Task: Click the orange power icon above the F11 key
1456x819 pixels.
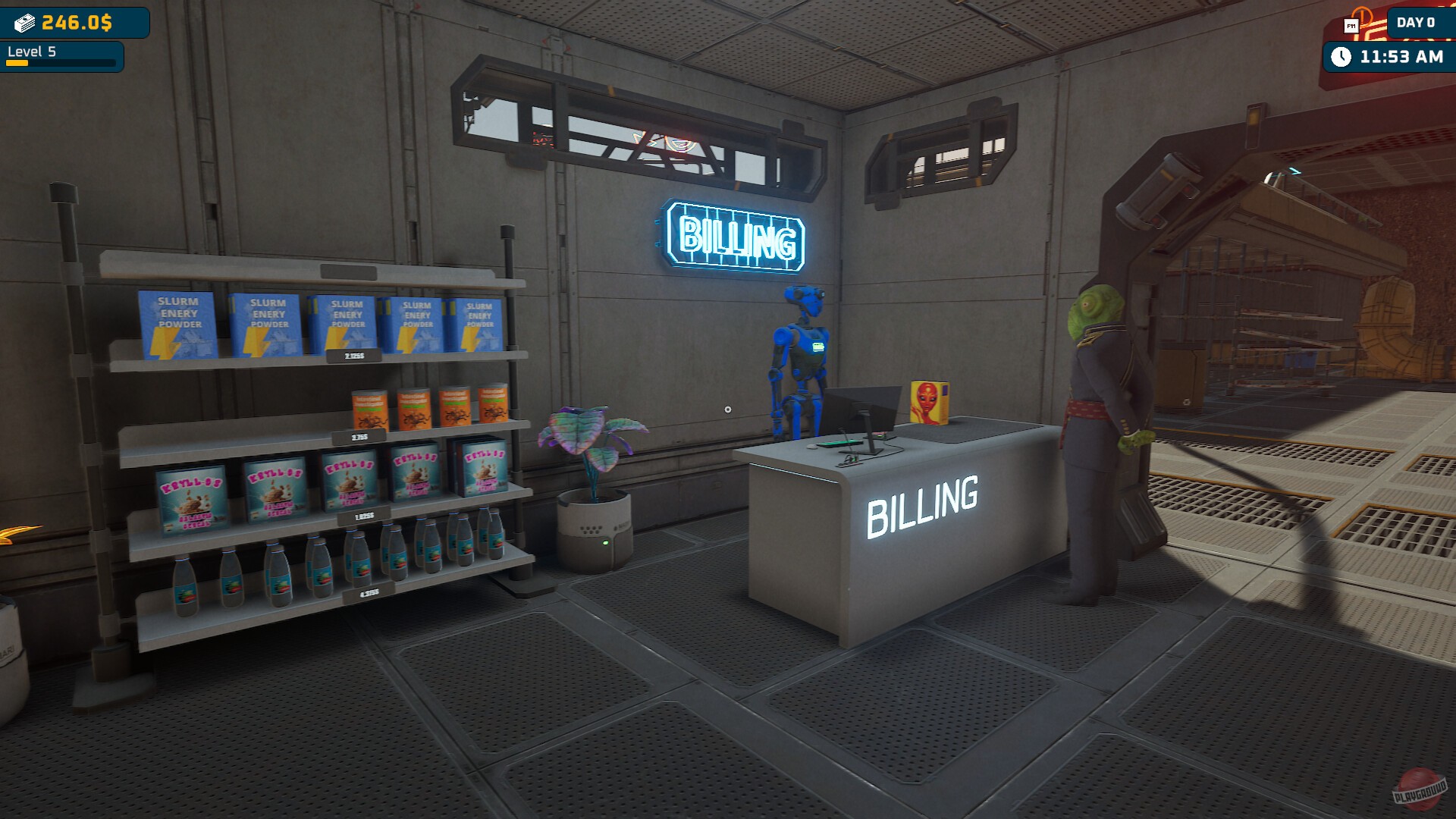Action: point(1362,15)
